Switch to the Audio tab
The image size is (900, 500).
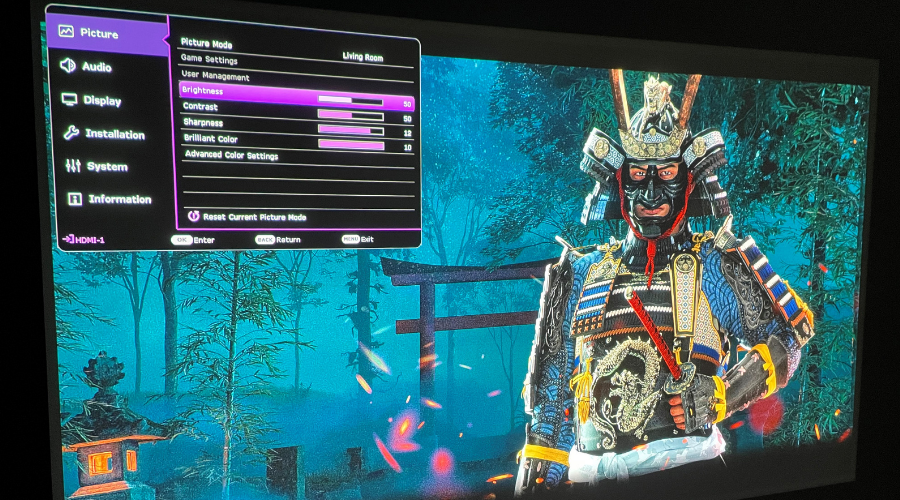pyautogui.click(x=96, y=67)
